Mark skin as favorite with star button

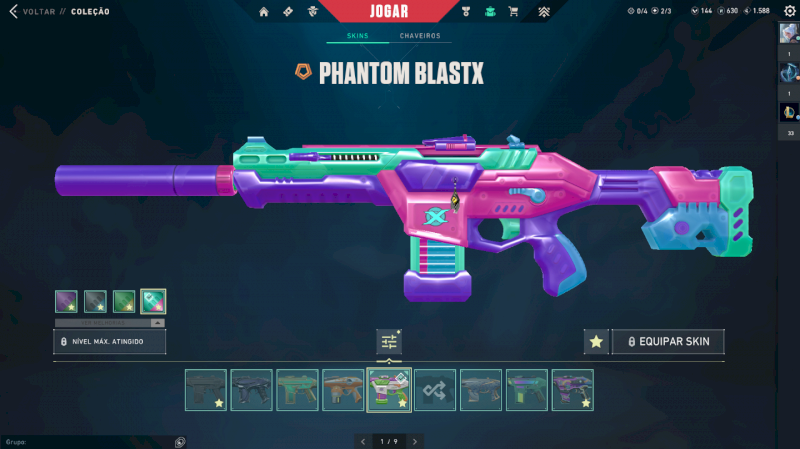tap(596, 342)
